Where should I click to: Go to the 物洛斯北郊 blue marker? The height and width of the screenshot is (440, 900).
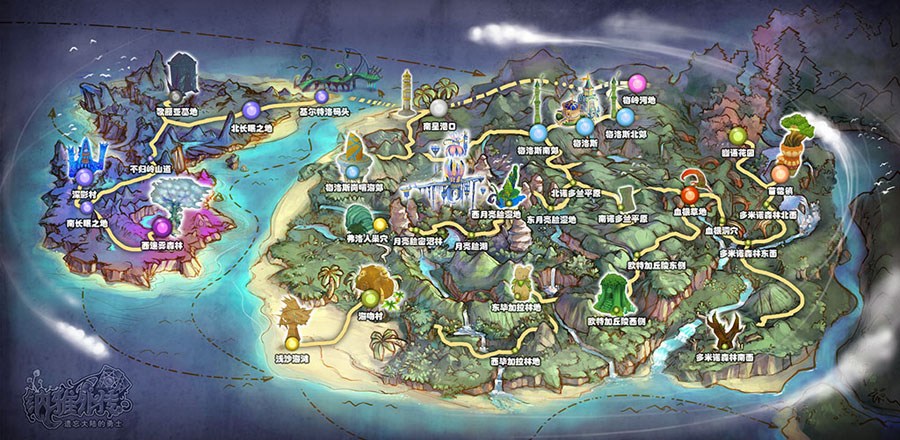pyautogui.click(x=624, y=116)
